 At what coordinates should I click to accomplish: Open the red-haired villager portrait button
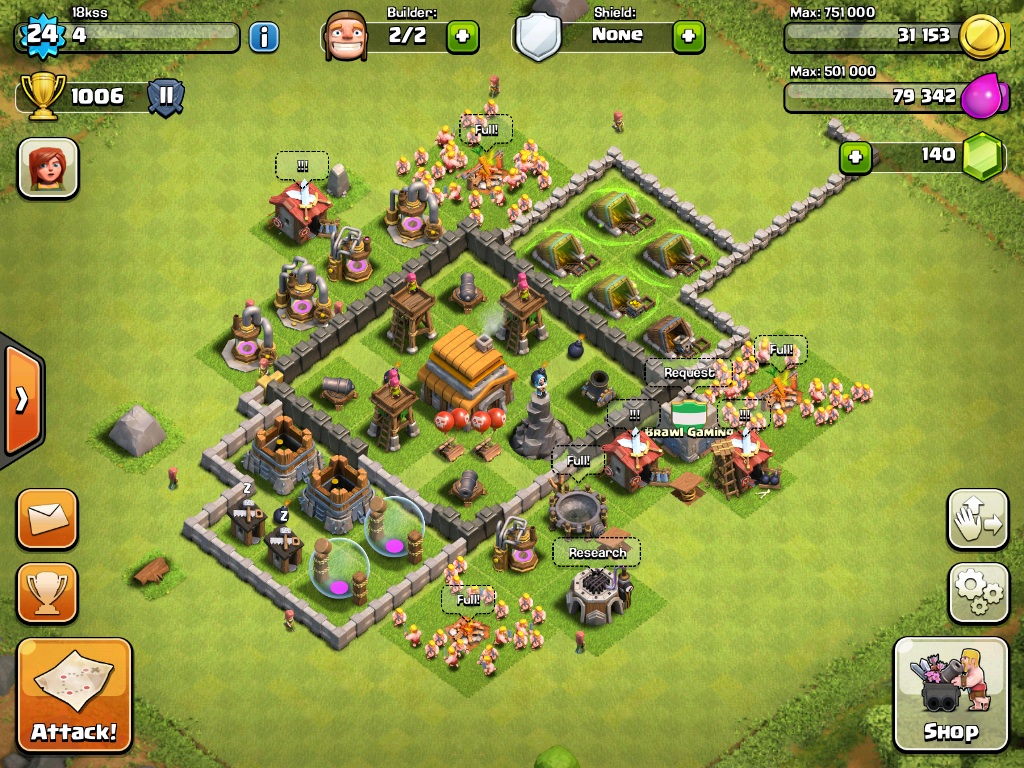(47, 167)
